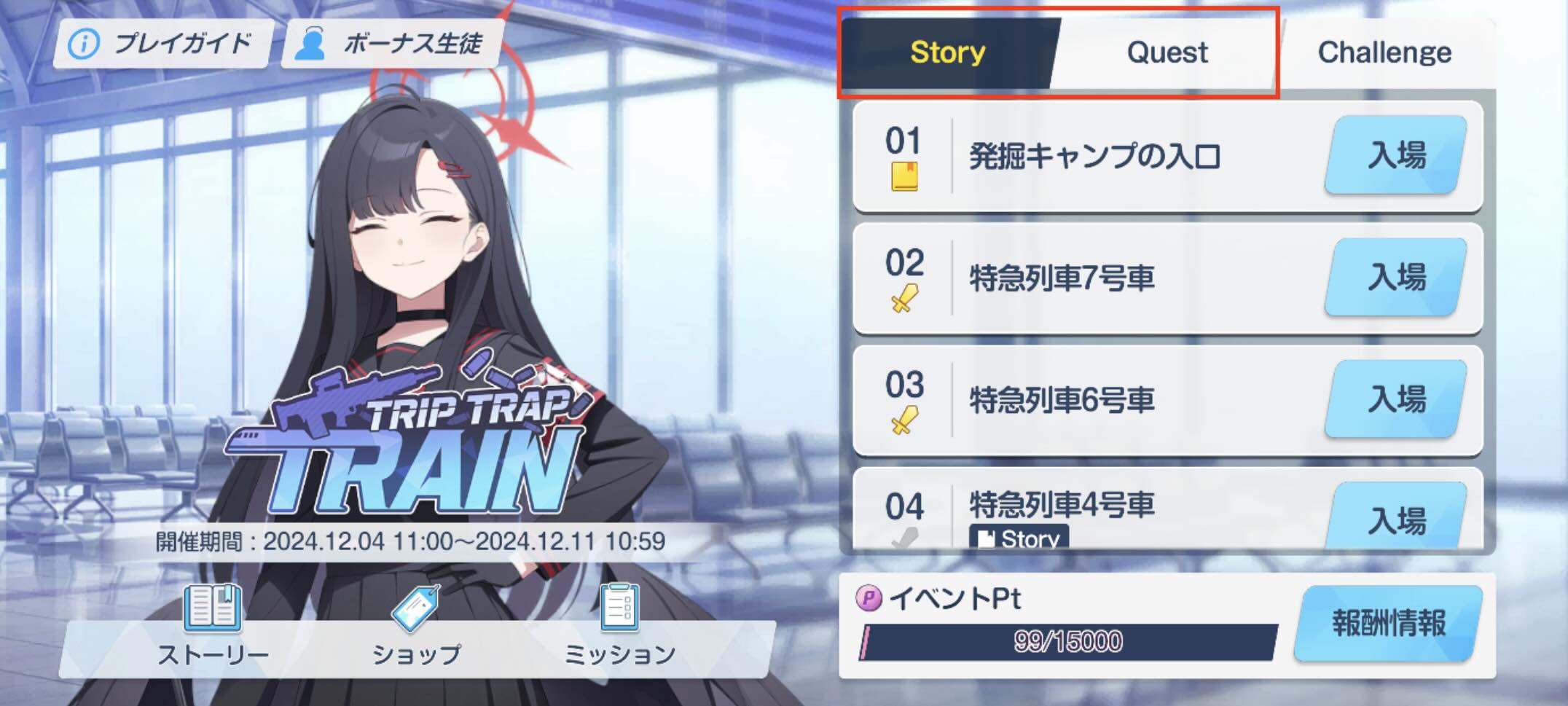Image resolution: width=1568 pixels, height=706 pixels.
Task: Select the Story tab
Action: click(946, 51)
